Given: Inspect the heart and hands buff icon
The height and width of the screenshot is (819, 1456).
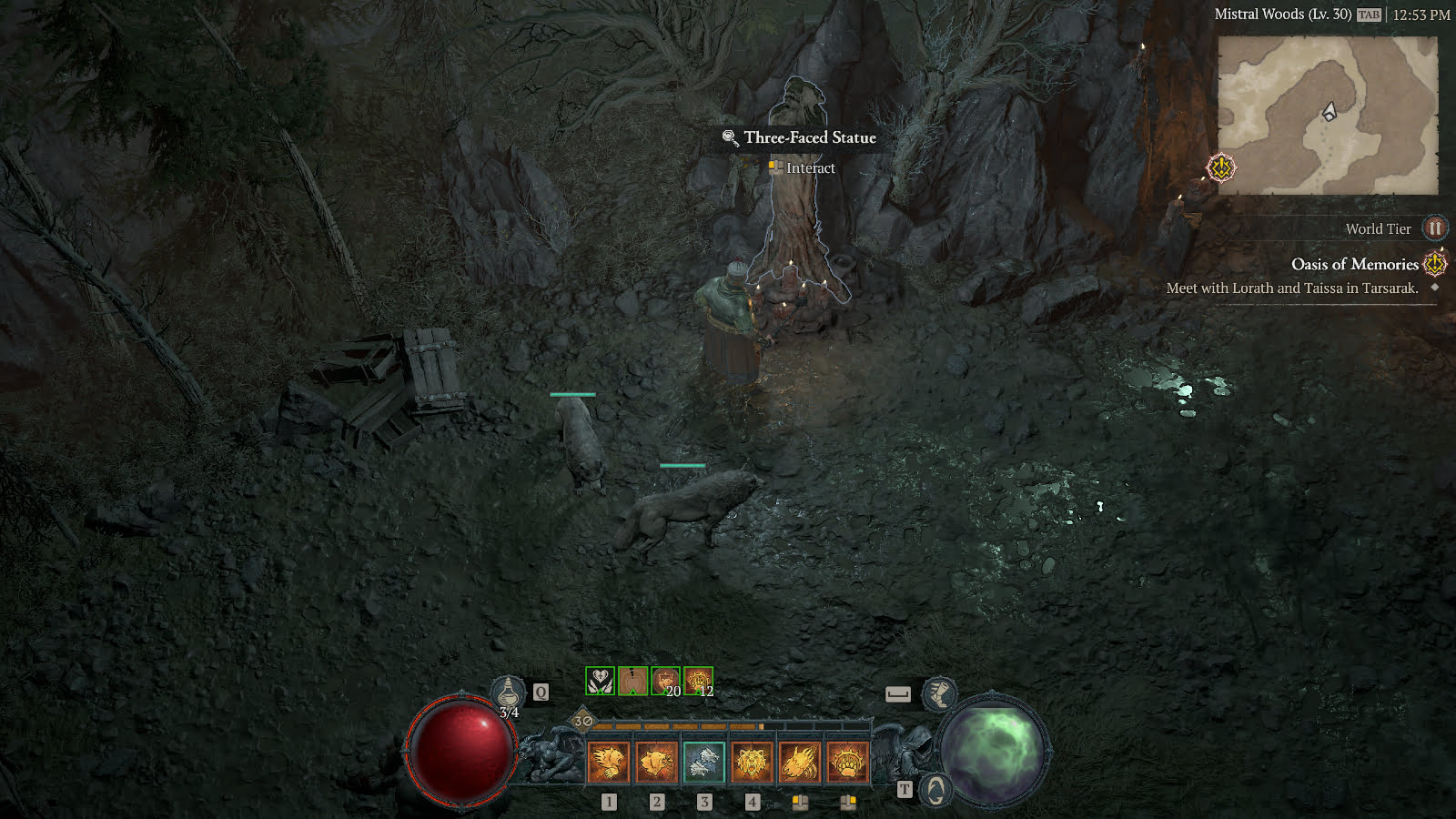Looking at the screenshot, I should point(600,681).
